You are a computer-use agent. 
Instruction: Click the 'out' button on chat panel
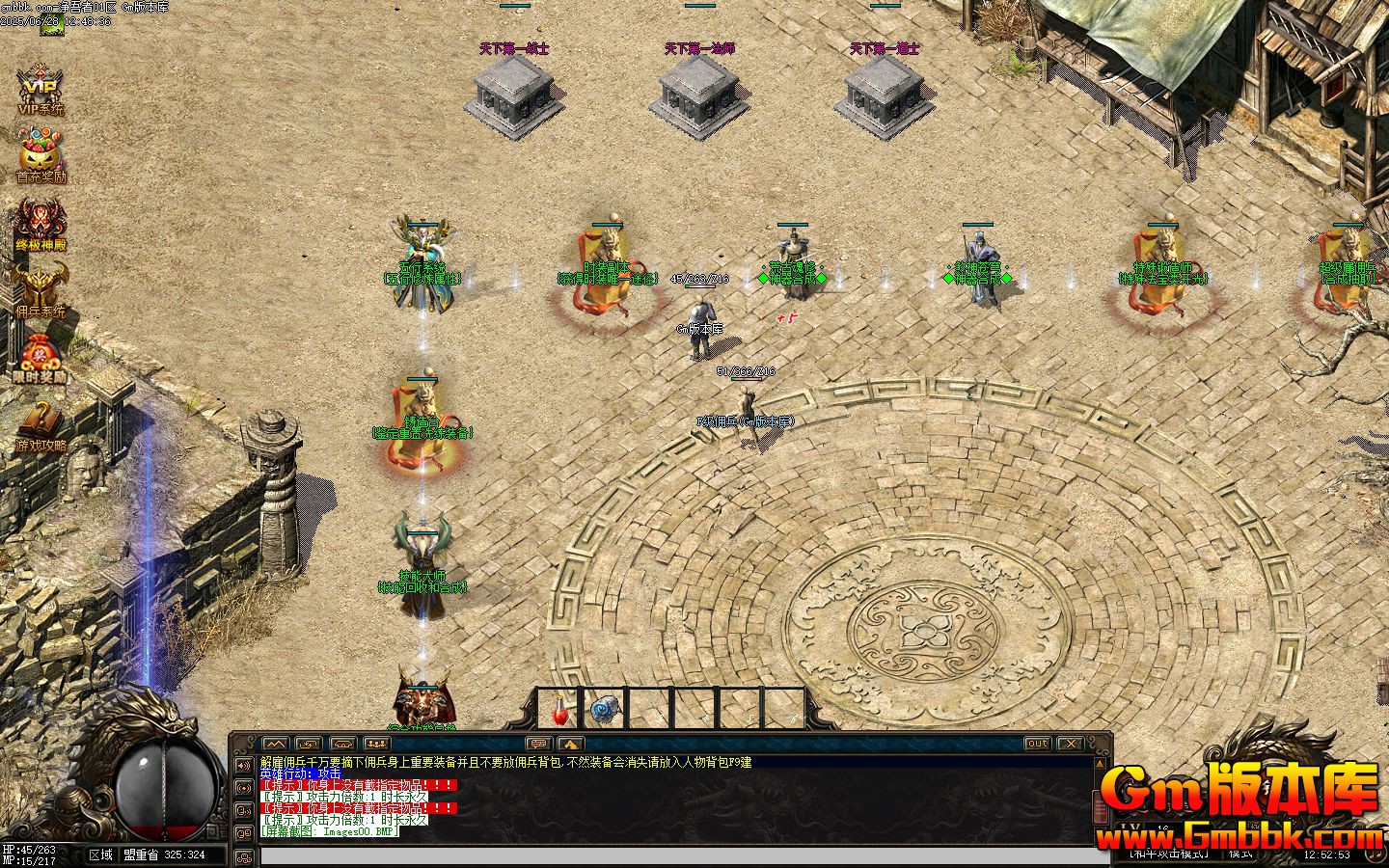pyautogui.click(x=1036, y=744)
